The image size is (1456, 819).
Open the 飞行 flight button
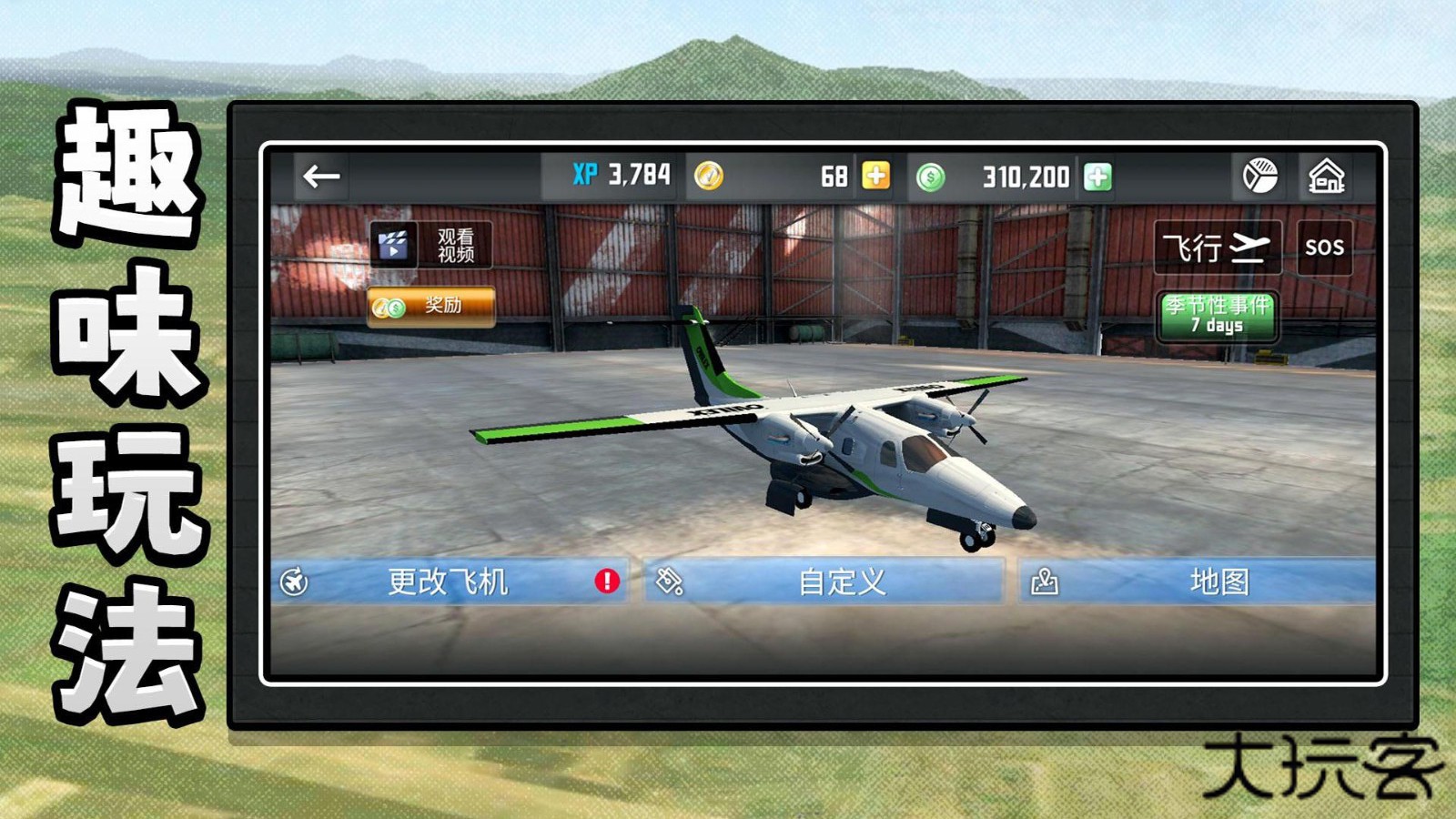click(x=1217, y=246)
